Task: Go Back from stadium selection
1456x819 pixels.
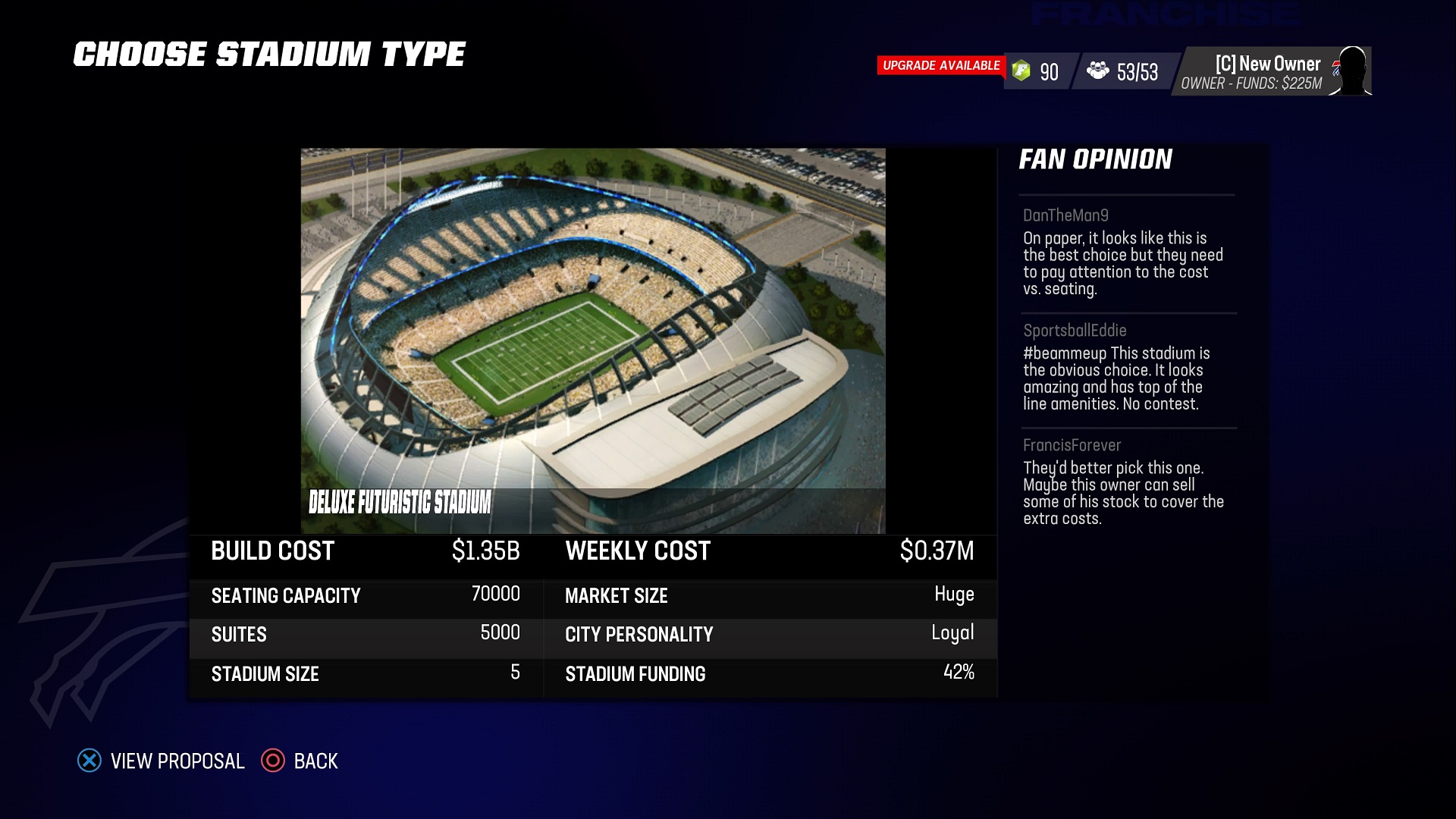Action: [300, 761]
